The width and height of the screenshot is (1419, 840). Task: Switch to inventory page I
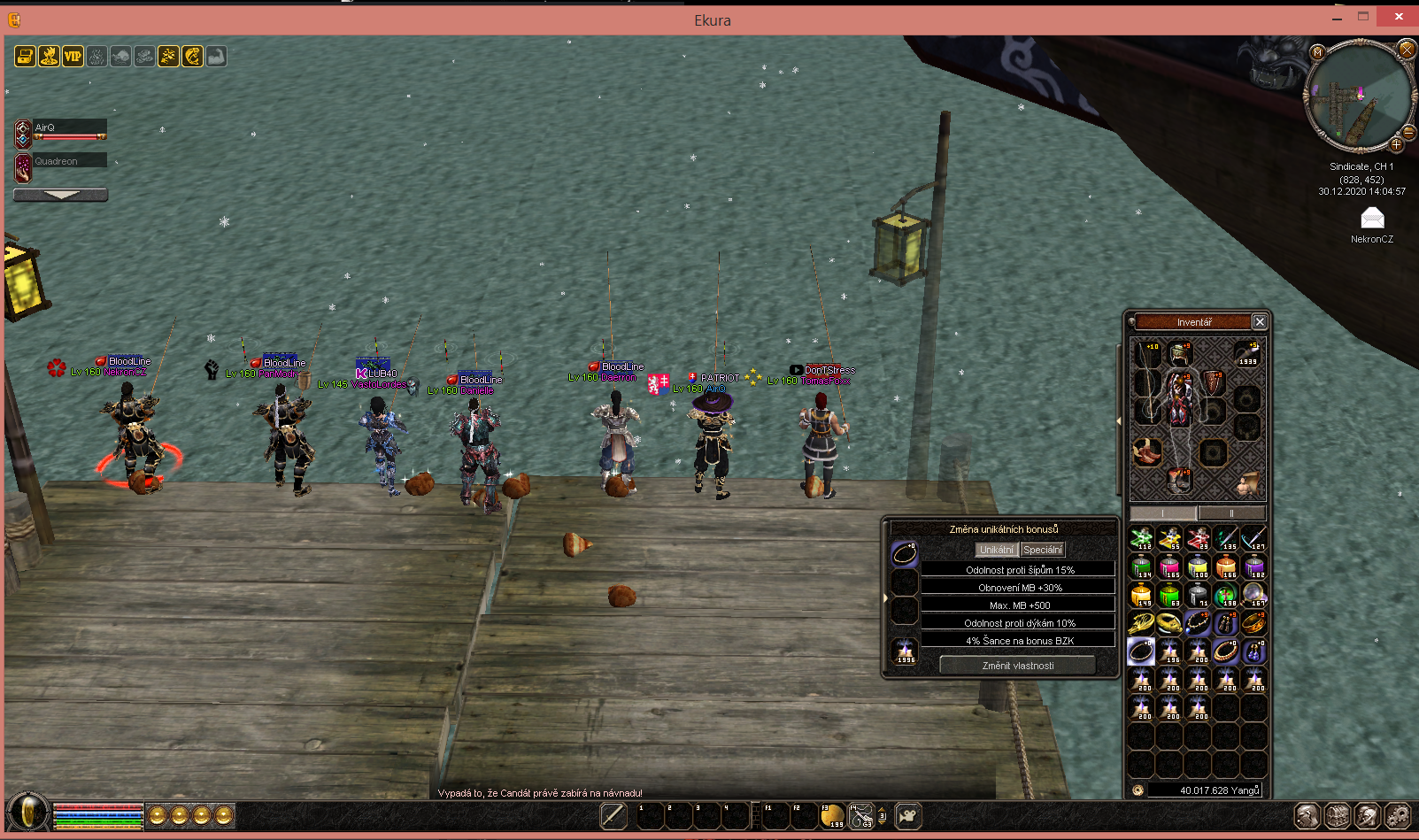(1163, 513)
